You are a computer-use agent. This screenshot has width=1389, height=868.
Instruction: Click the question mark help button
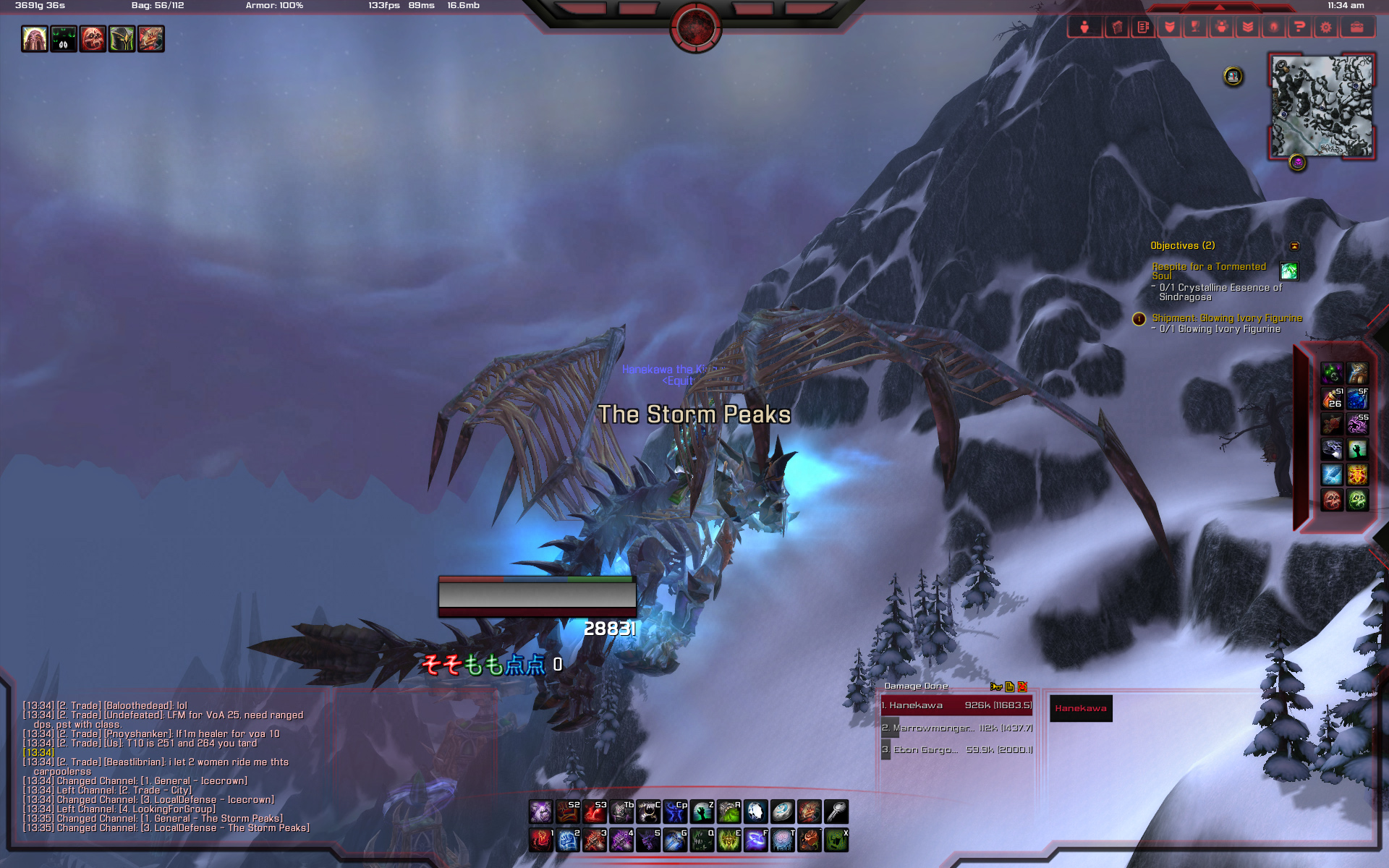(x=1299, y=27)
